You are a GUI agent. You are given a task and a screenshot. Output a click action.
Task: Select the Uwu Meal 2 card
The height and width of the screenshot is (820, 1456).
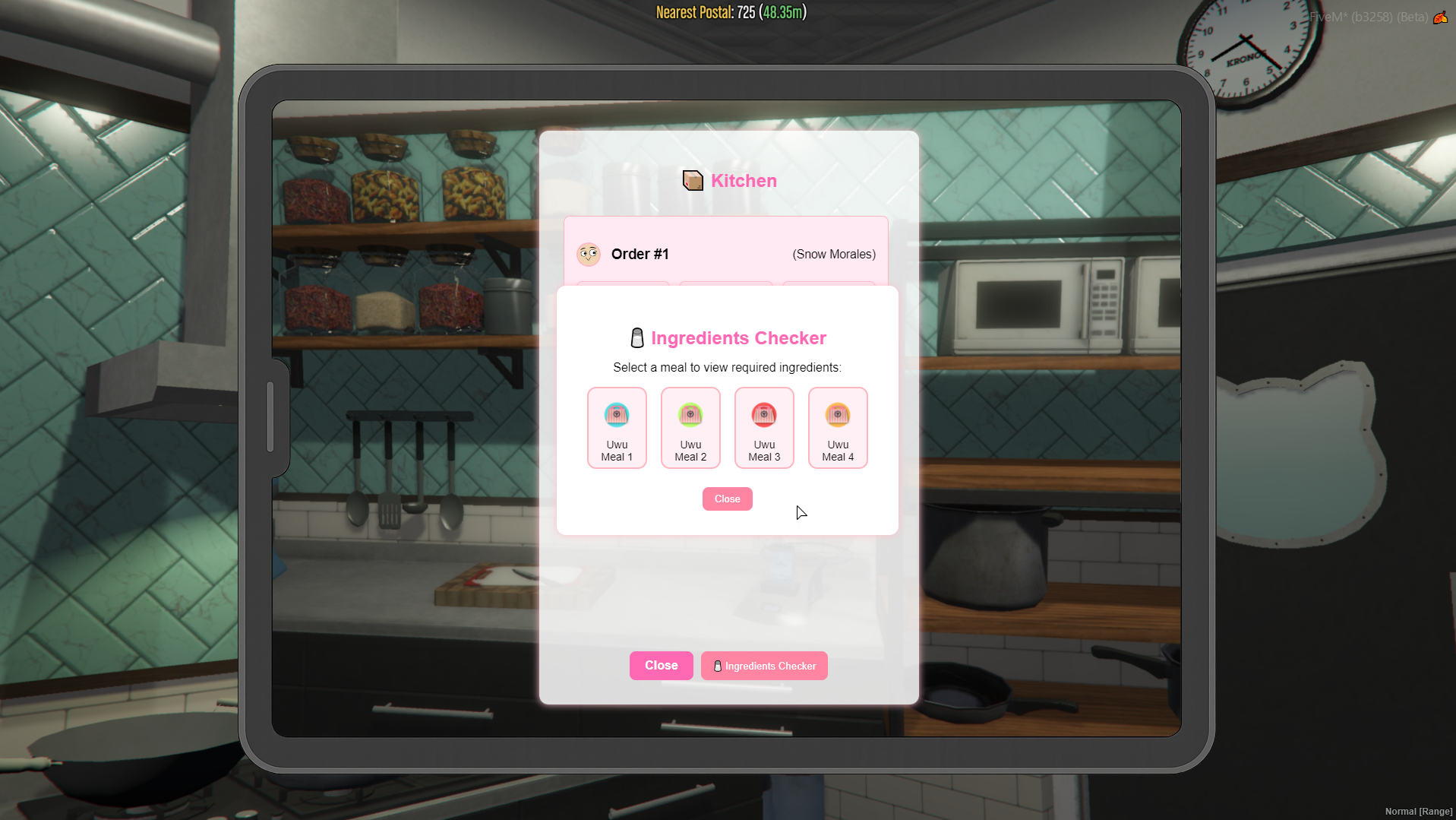click(690, 428)
